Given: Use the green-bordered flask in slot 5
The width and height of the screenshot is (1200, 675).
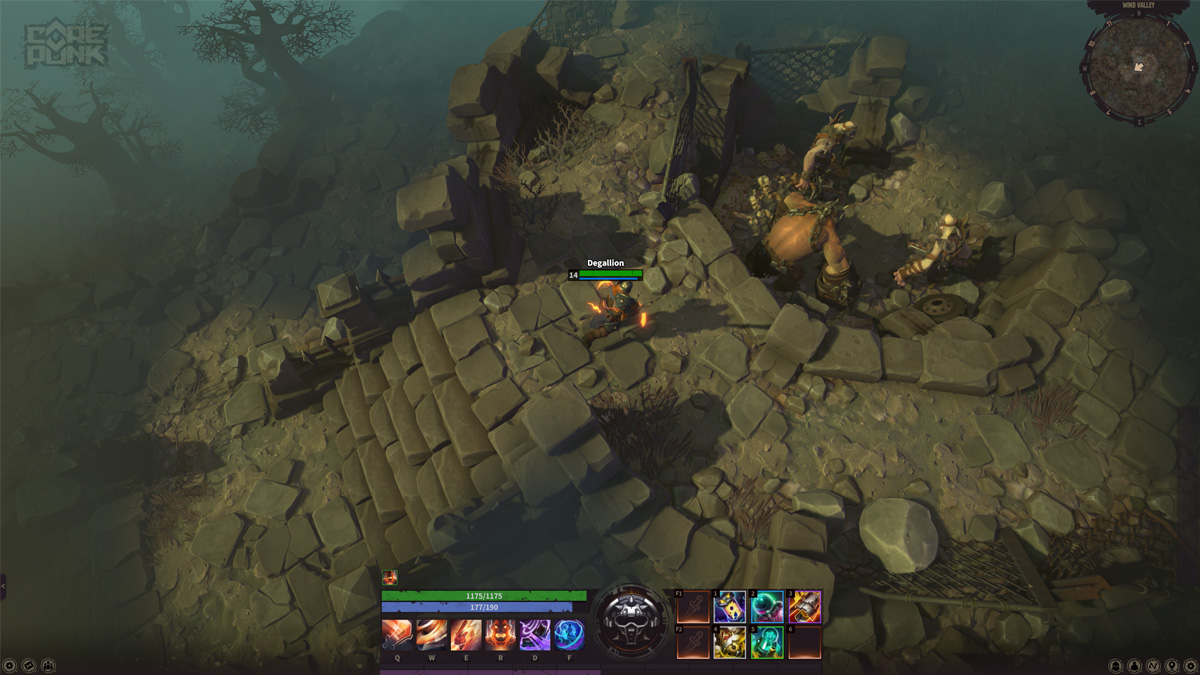Looking at the screenshot, I should coord(767,643).
